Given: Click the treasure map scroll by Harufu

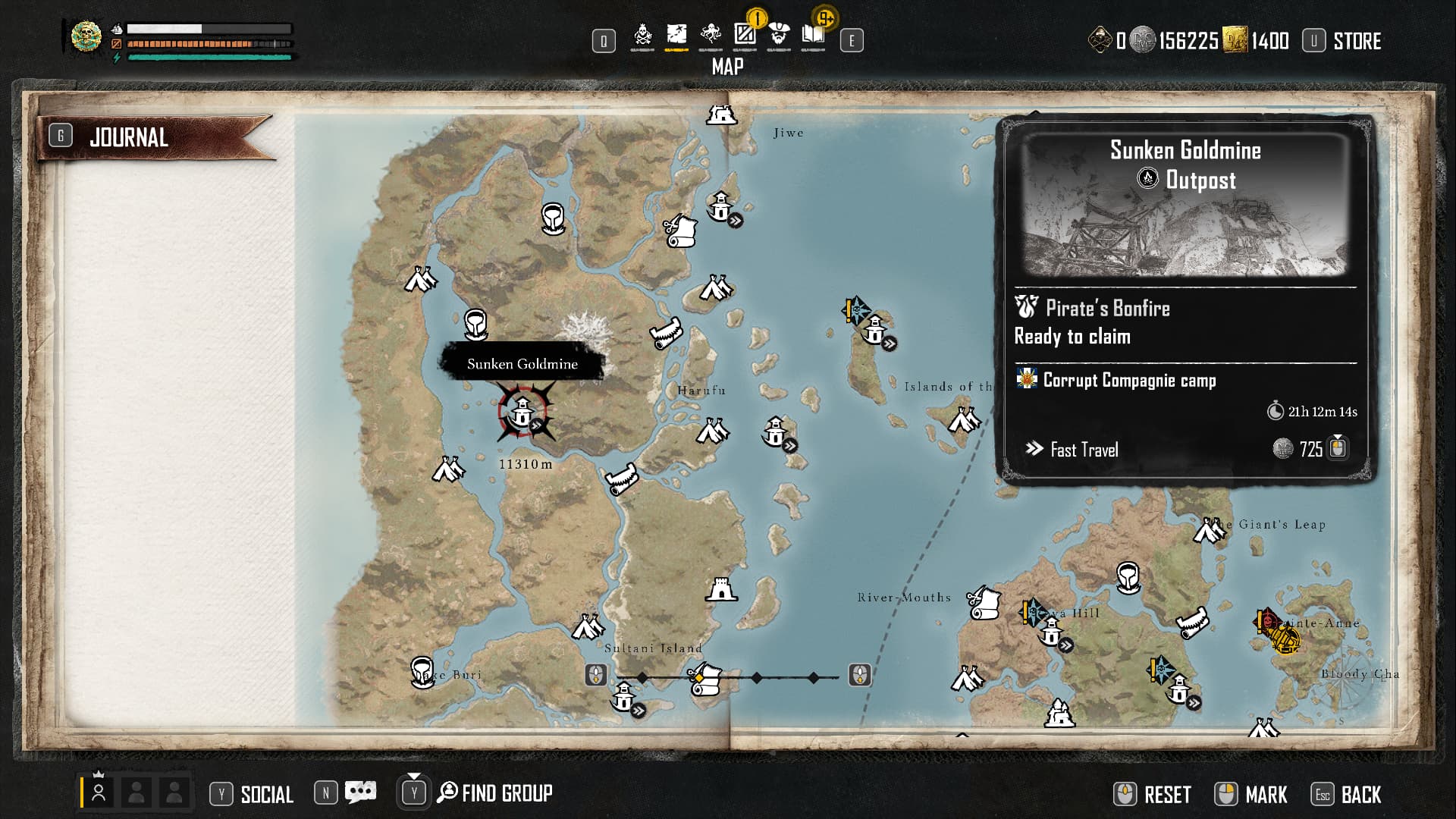Looking at the screenshot, I should (x=666, y=334).
